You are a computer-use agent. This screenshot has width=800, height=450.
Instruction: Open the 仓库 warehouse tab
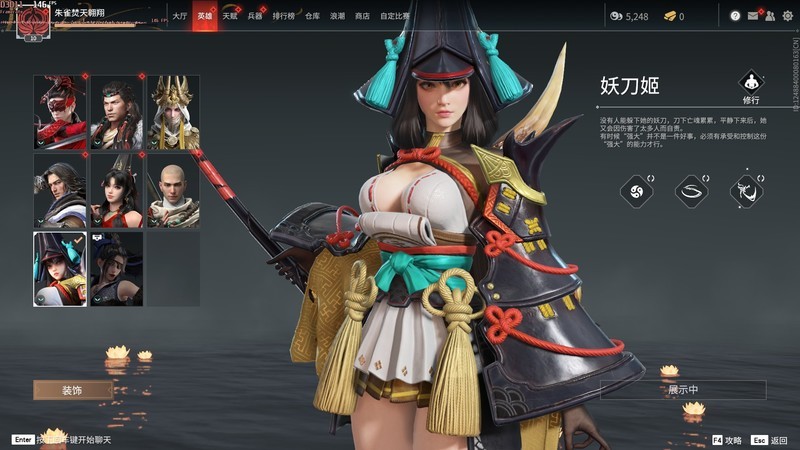pos(313,16)
